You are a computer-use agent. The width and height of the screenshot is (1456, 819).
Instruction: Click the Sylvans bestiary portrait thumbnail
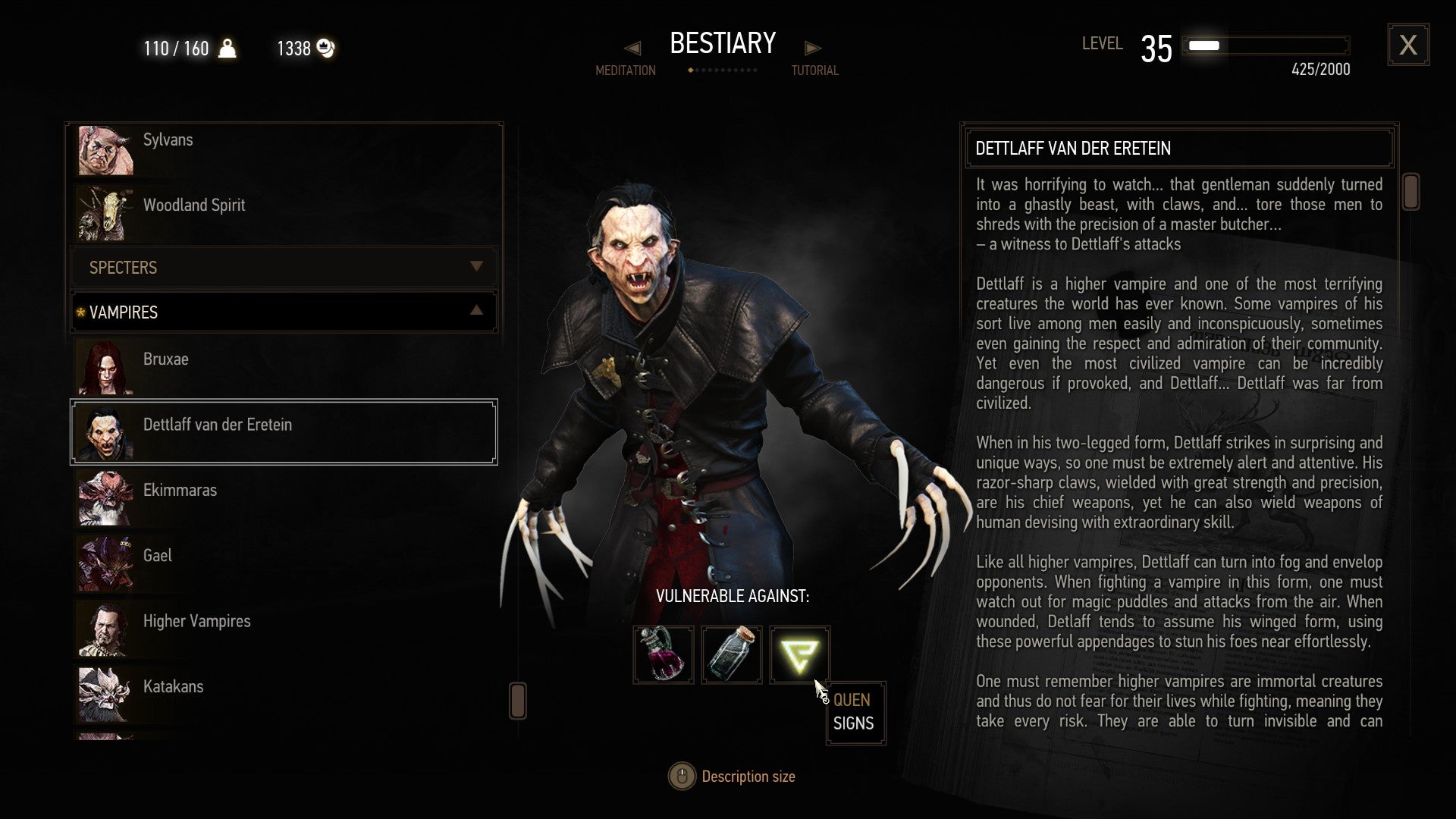[x=106, y=149]
